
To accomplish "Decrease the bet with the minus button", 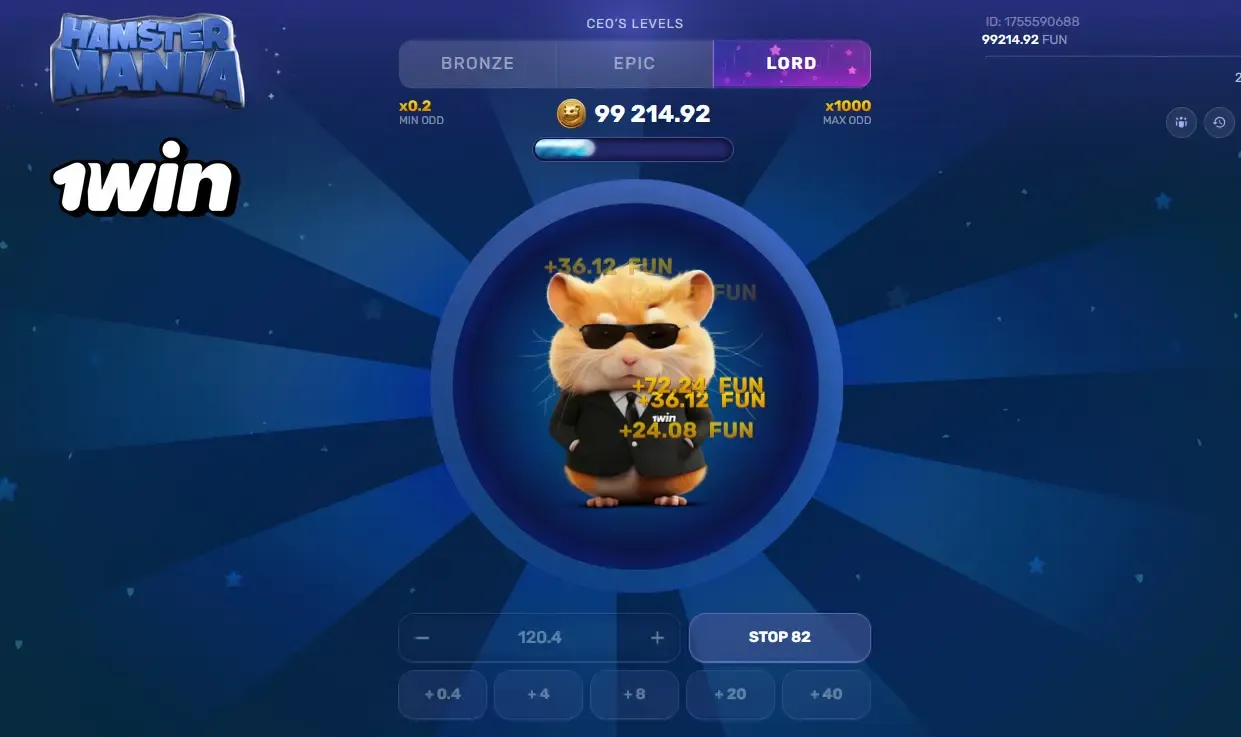I will (x=422, y=638).
